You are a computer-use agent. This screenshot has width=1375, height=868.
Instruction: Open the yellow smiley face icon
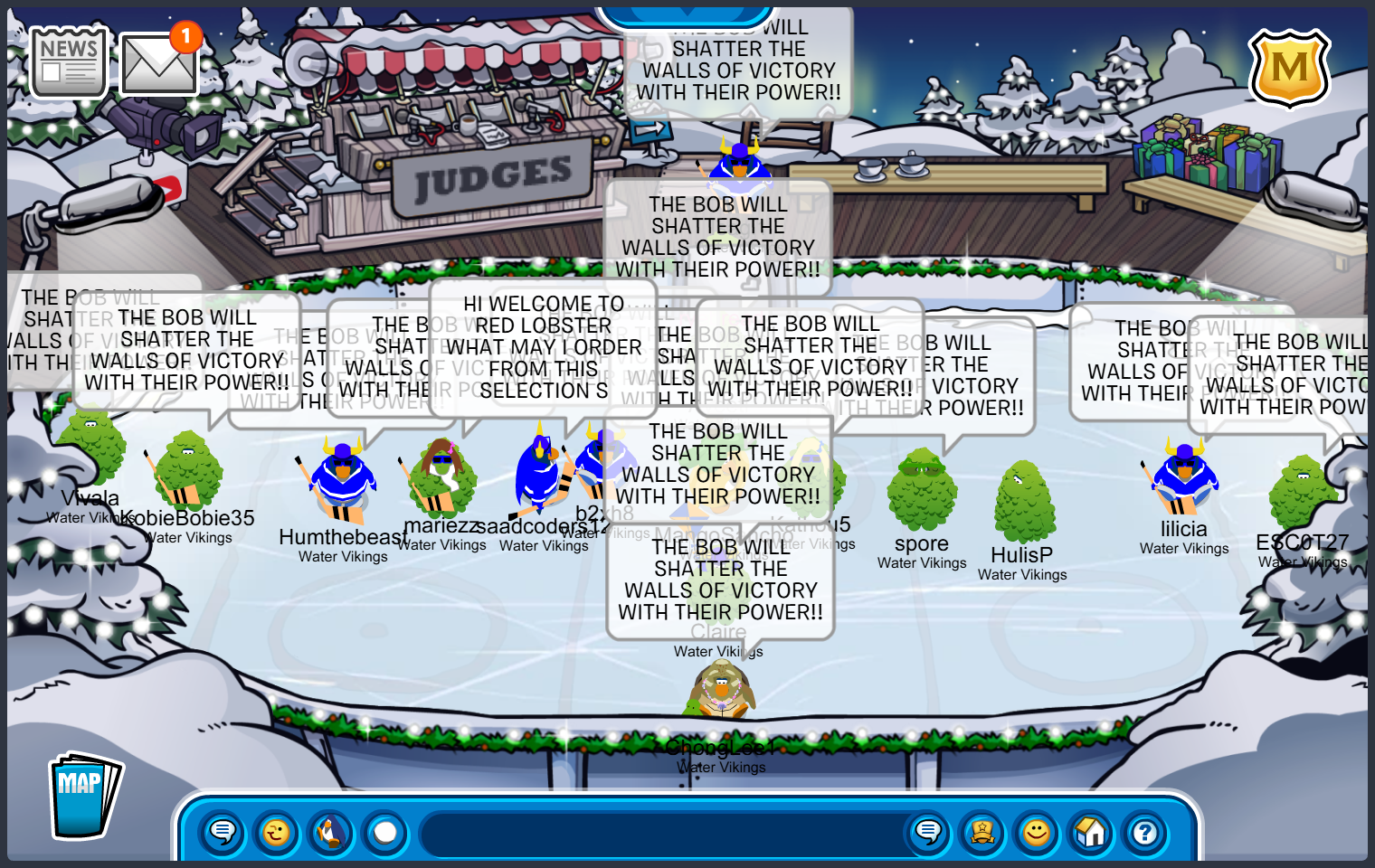tap(1037, 832)
